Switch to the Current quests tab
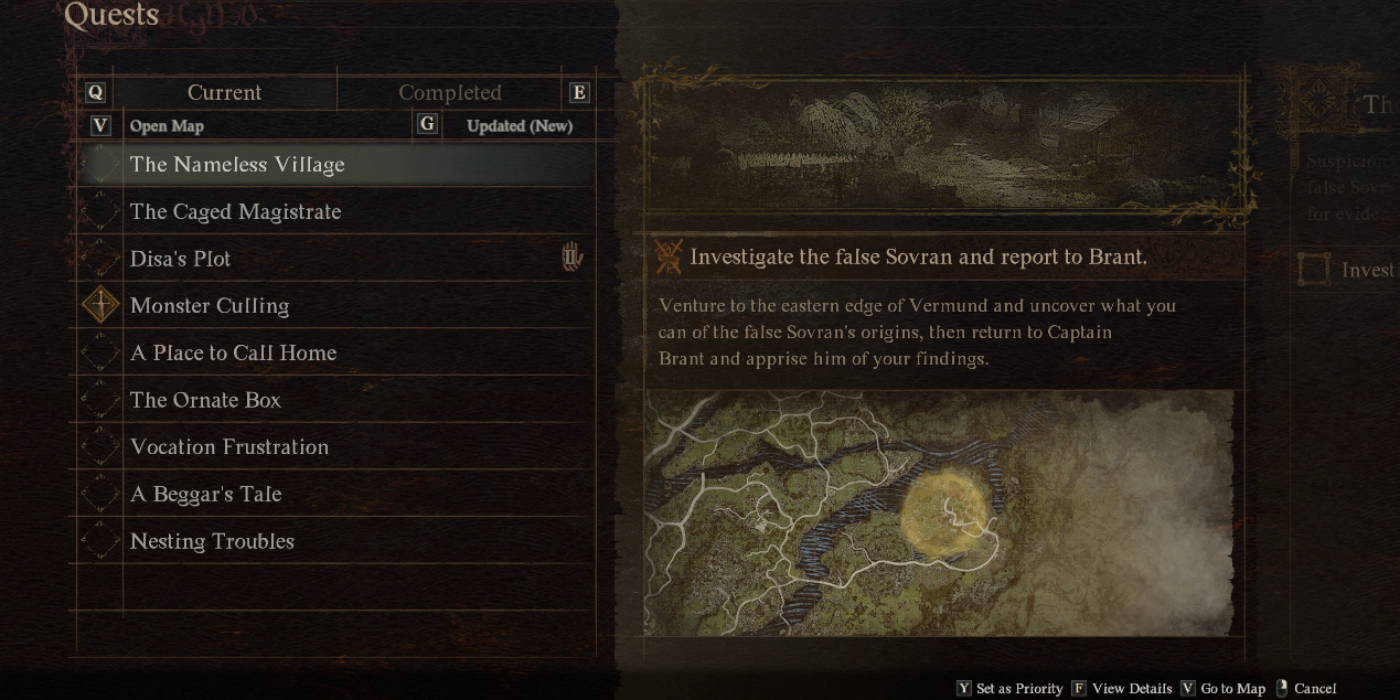This screenshot has width=1400, height=700. (x=224, y=93)
